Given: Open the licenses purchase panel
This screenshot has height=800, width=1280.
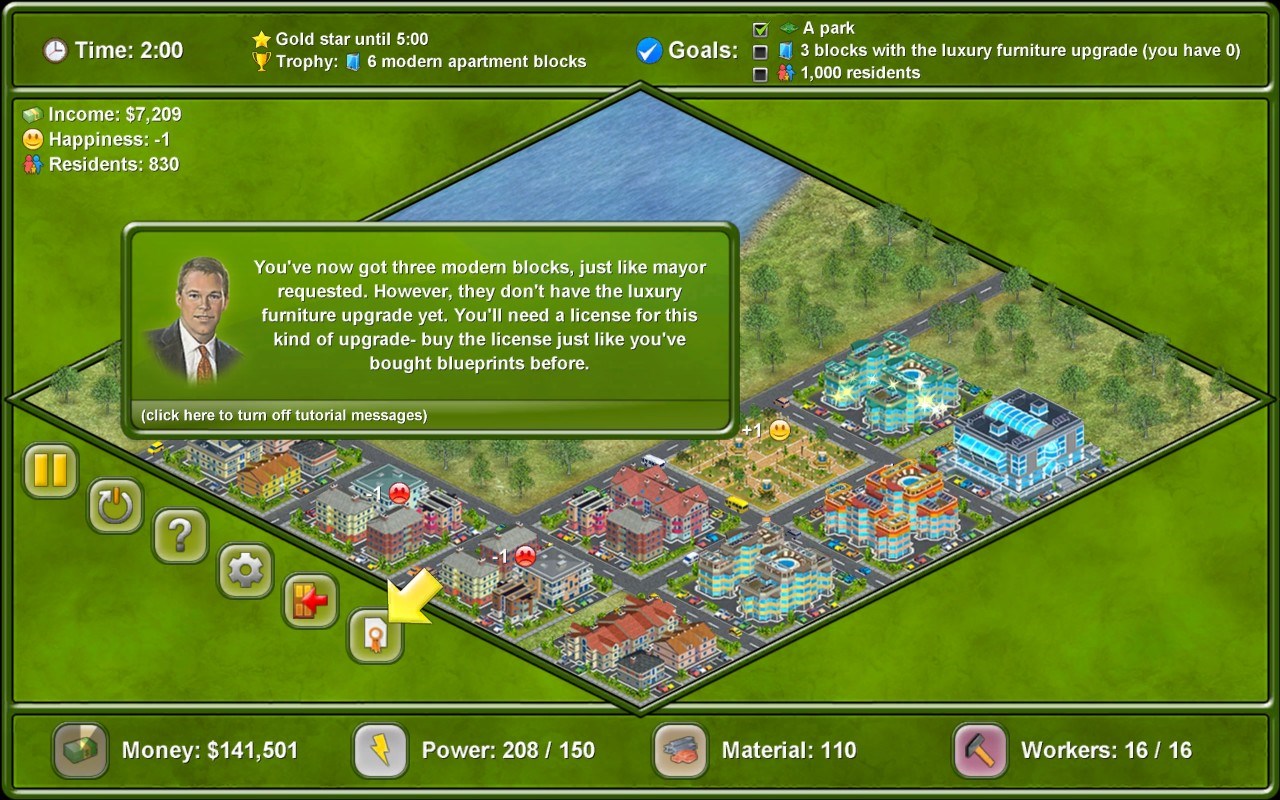Looking at the screenshot, I should 375,638.
